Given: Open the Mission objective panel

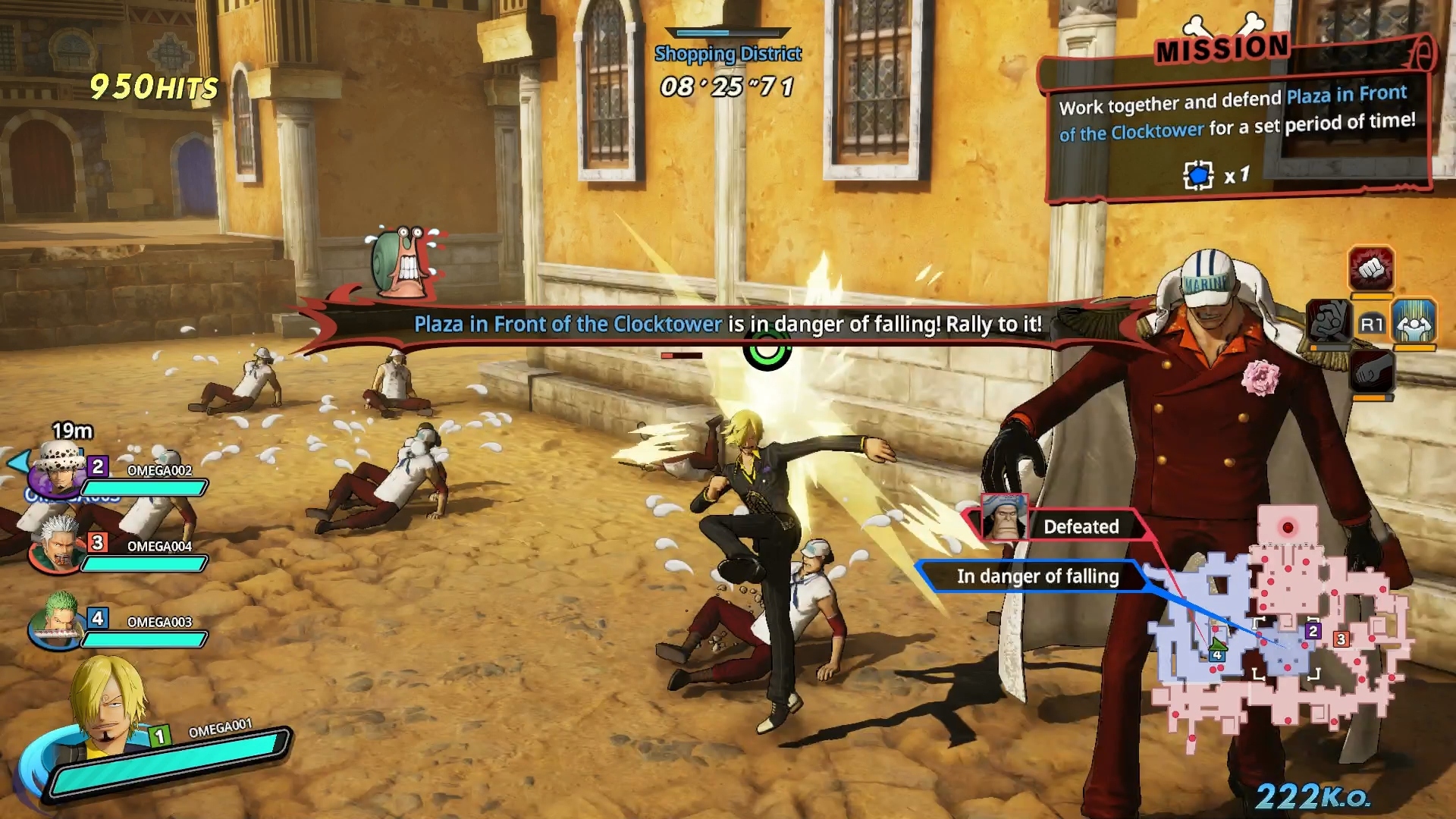Looking at the screenshot, I should point(1236,121).
